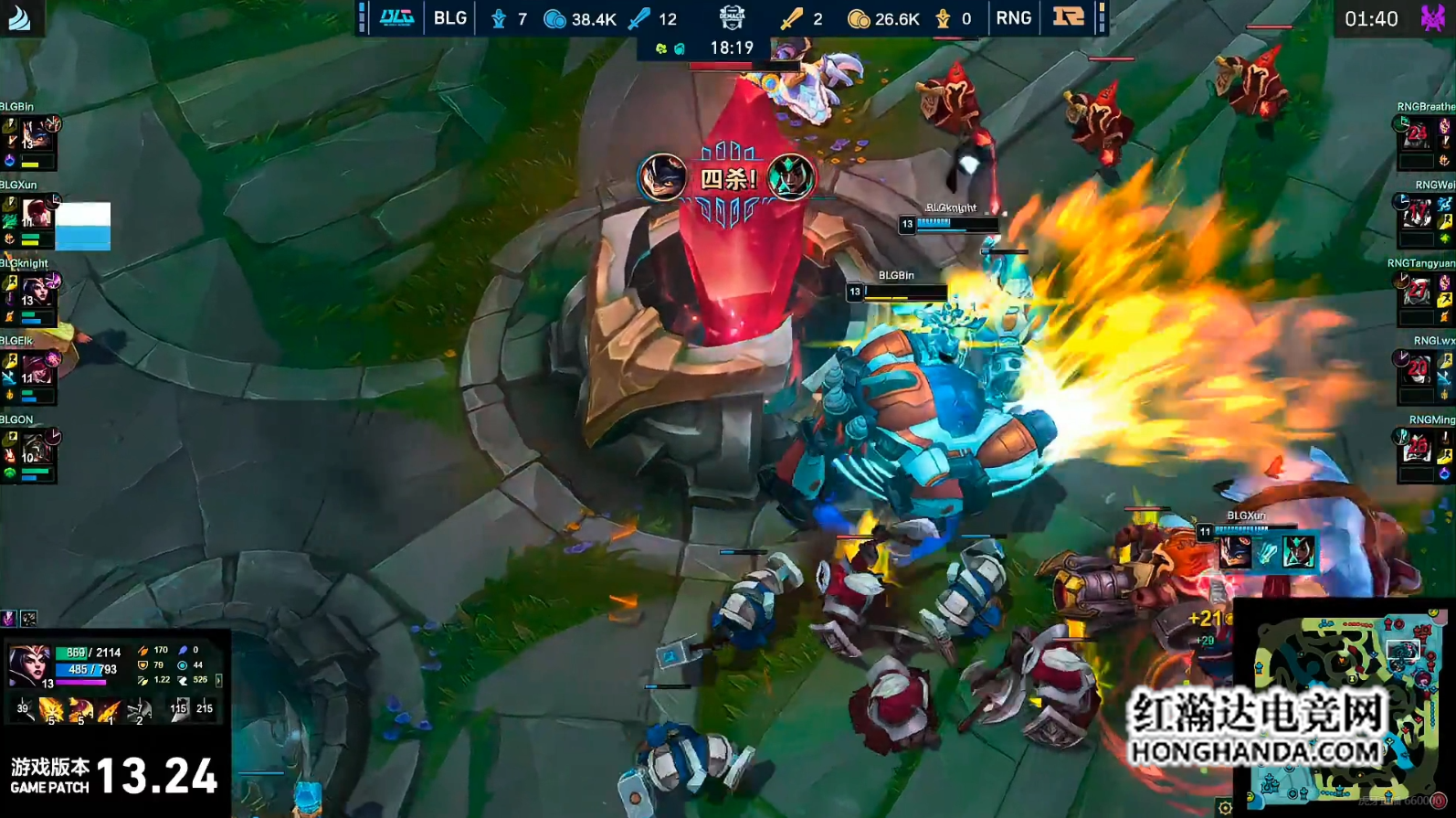Select RNGBreathe's champion portrait
Viewport: 1456px width, 818px height.
(1417, 135)
